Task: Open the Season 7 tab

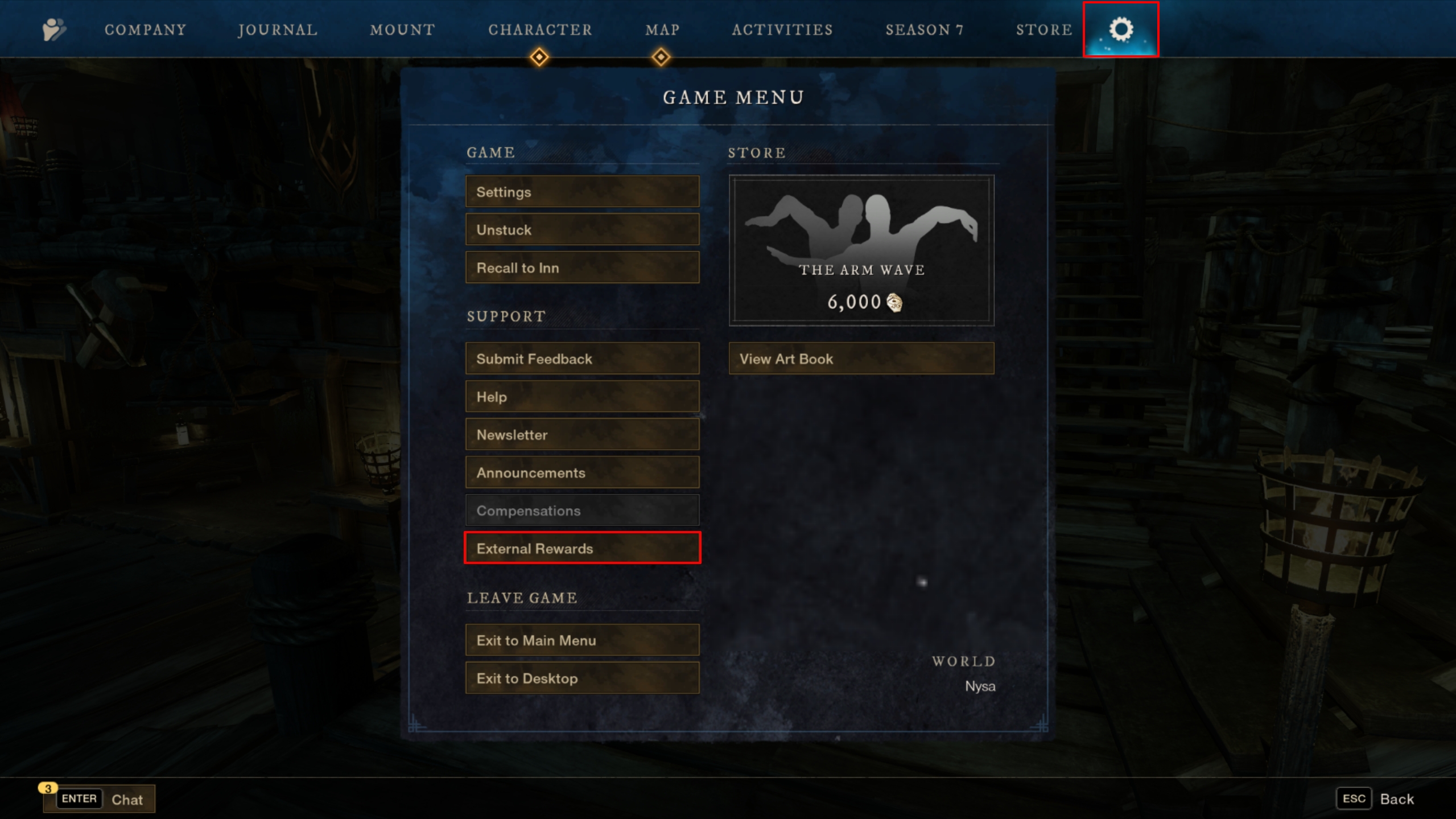Action: tap(924, 30)
